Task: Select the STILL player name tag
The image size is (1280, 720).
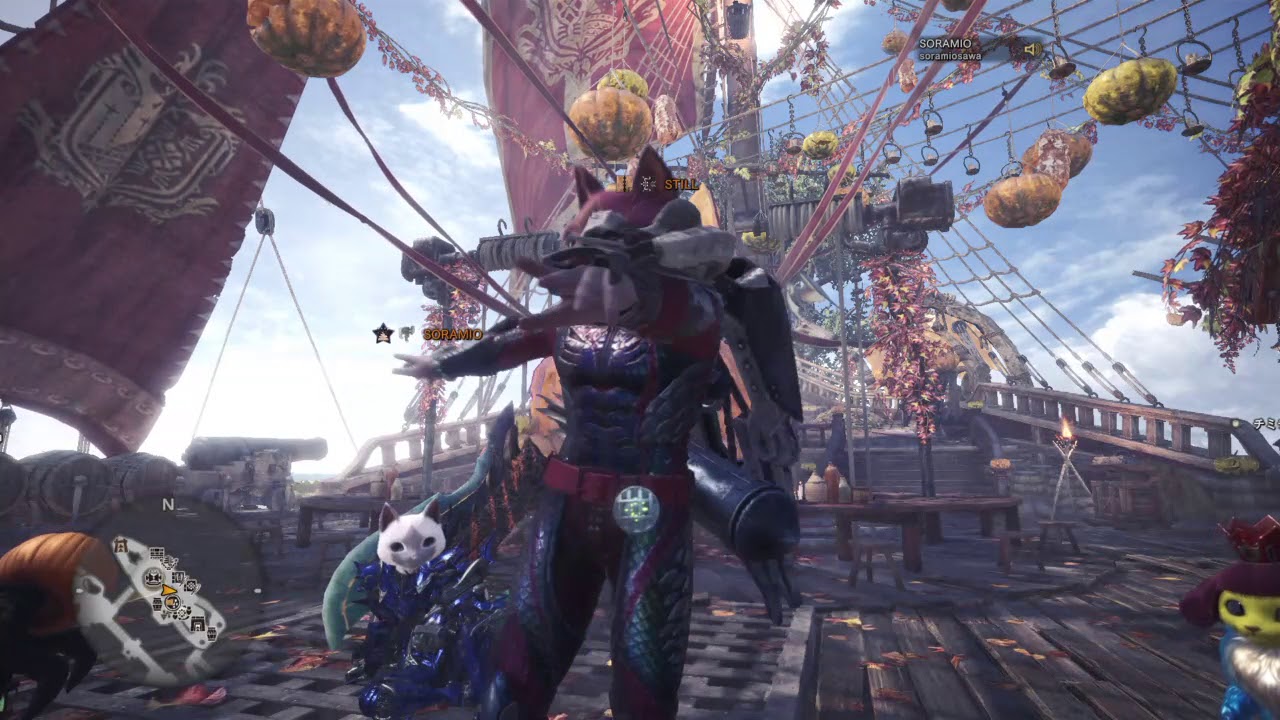Action: (681, 183)
